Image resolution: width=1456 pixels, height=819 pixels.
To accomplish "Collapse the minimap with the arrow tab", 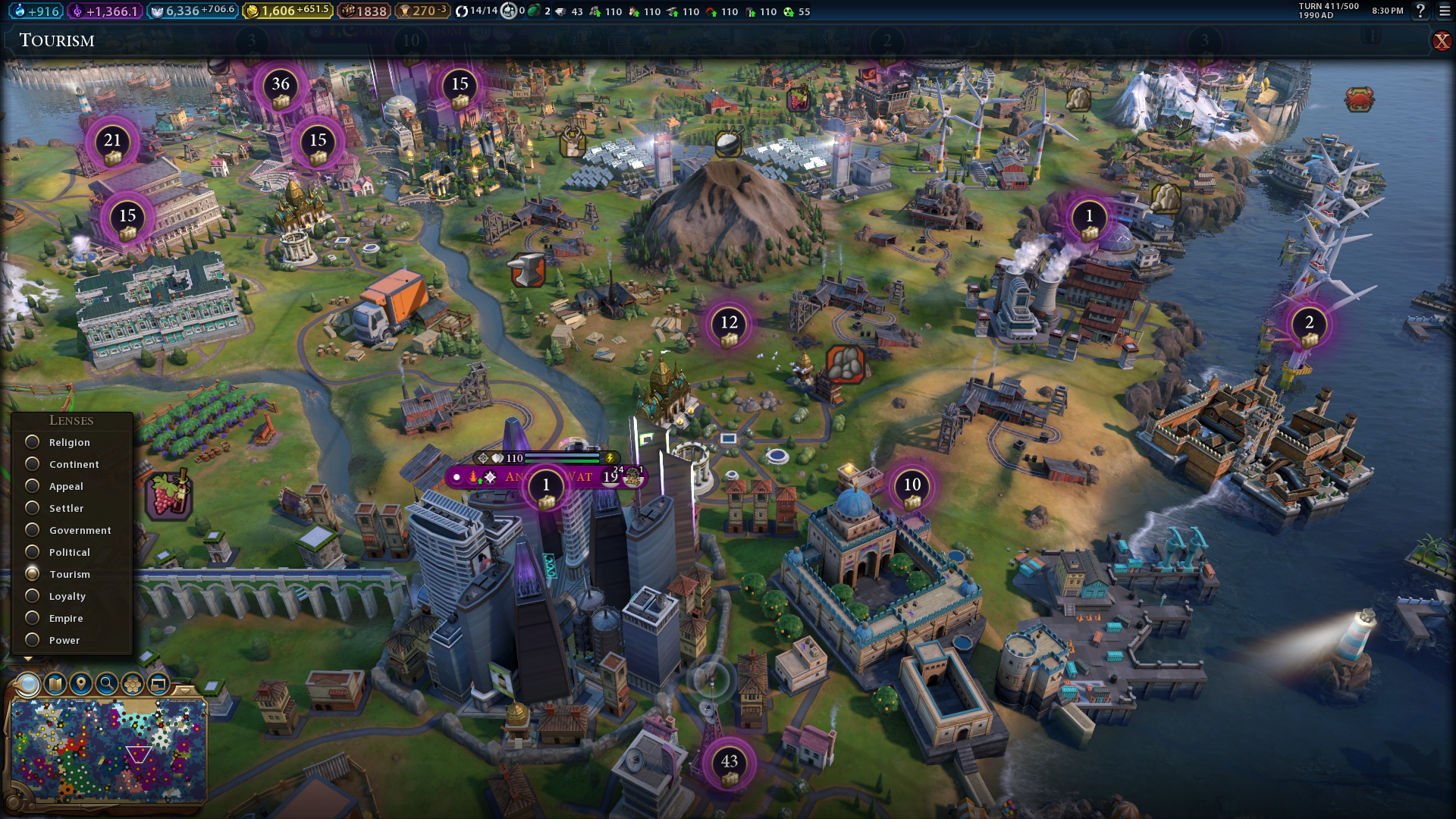I will tap(184, 690).
